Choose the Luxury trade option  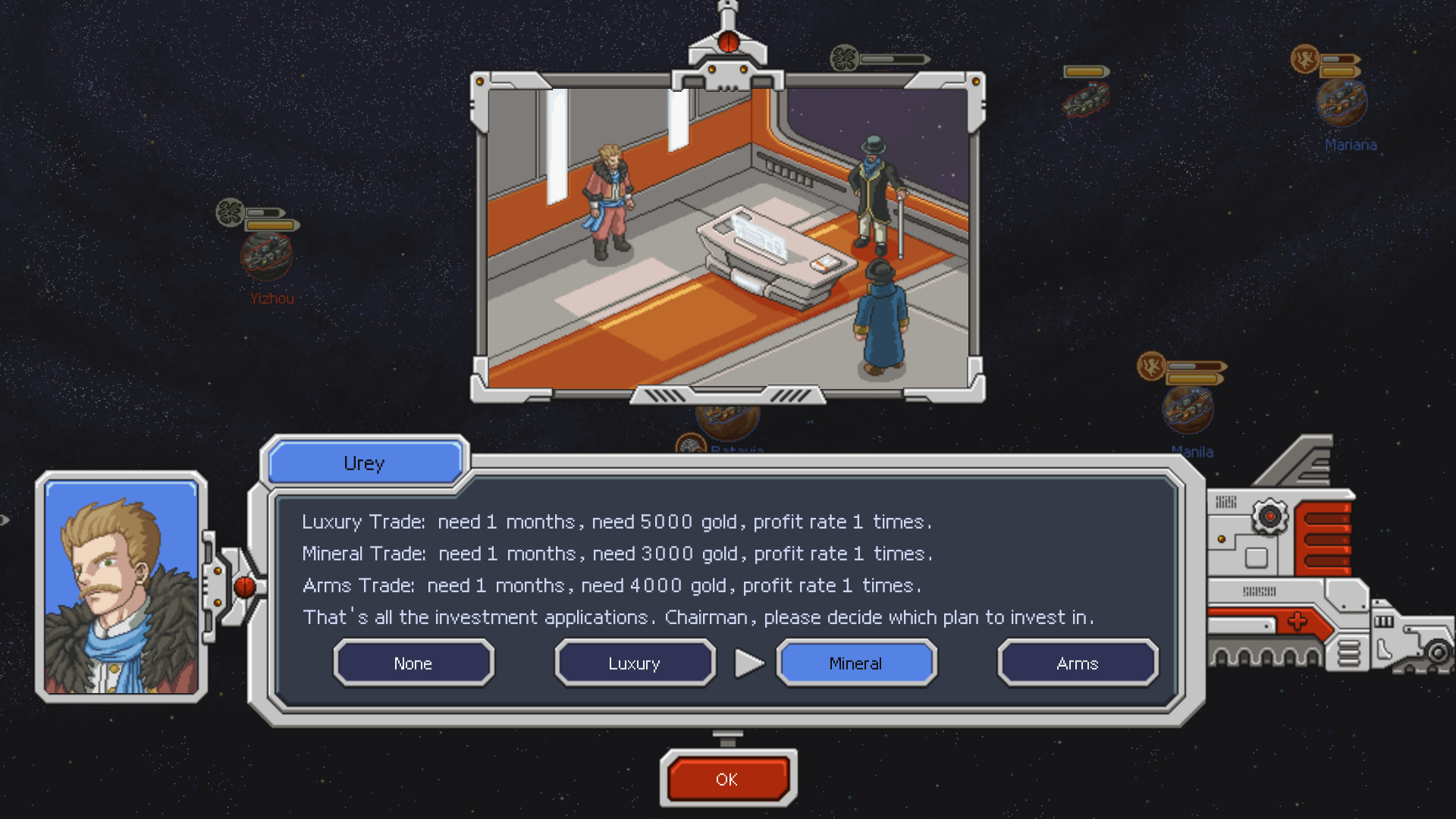[x=634, y=663]
